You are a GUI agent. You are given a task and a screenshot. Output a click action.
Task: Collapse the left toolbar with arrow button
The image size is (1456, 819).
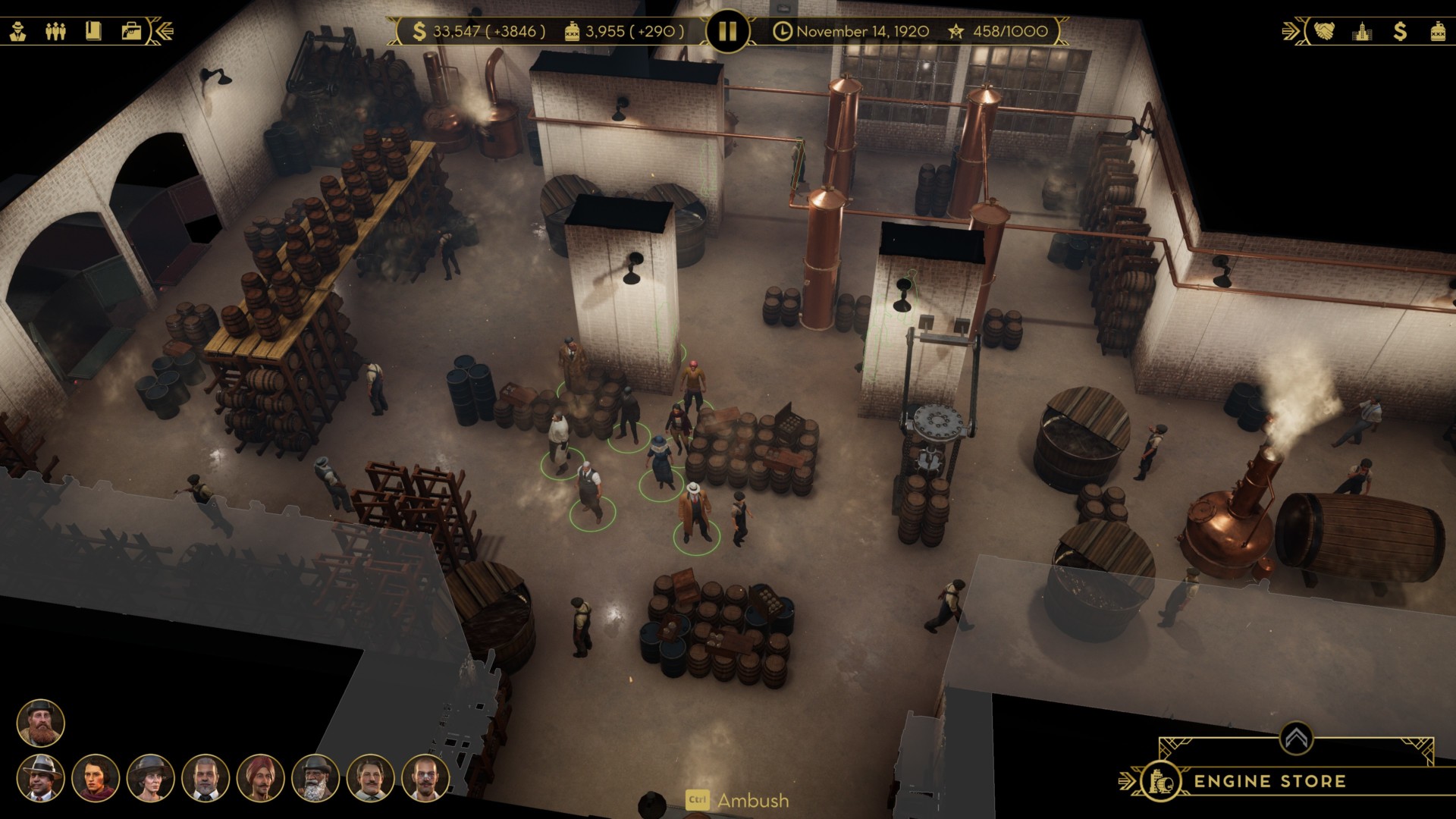pos(164,31)
